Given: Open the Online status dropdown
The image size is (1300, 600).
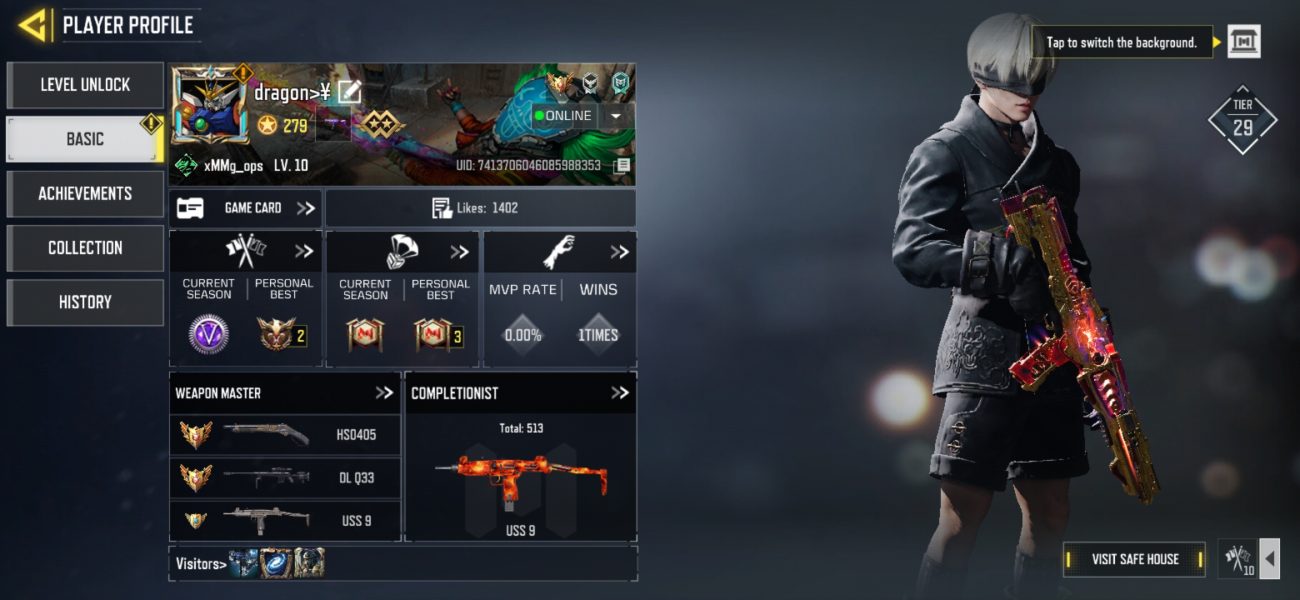Looking at the screenshot, I should pyautogui.click(x=615, y=116).
